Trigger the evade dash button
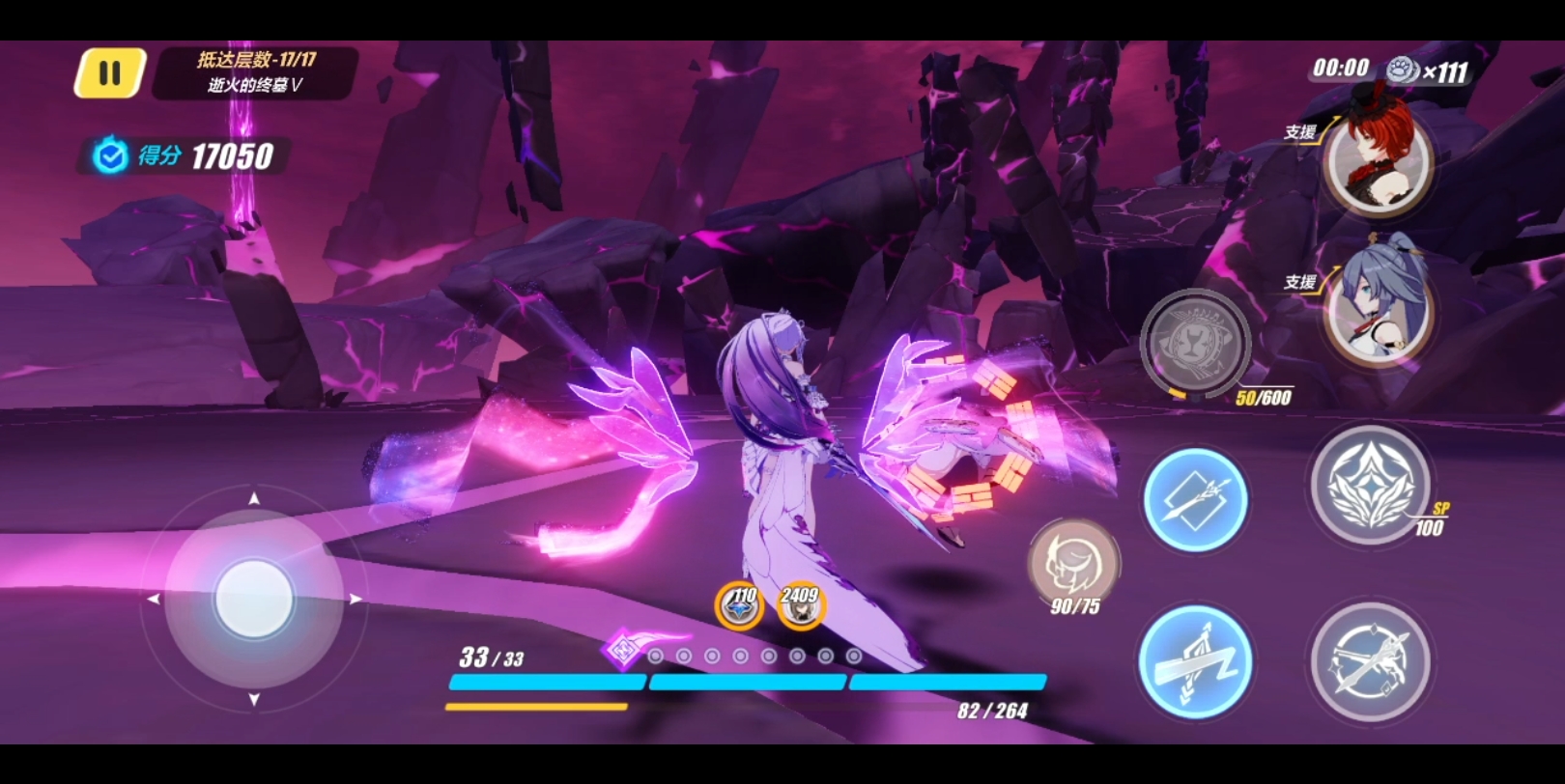Screen dimensions: 1565x784 [1195, 662]
